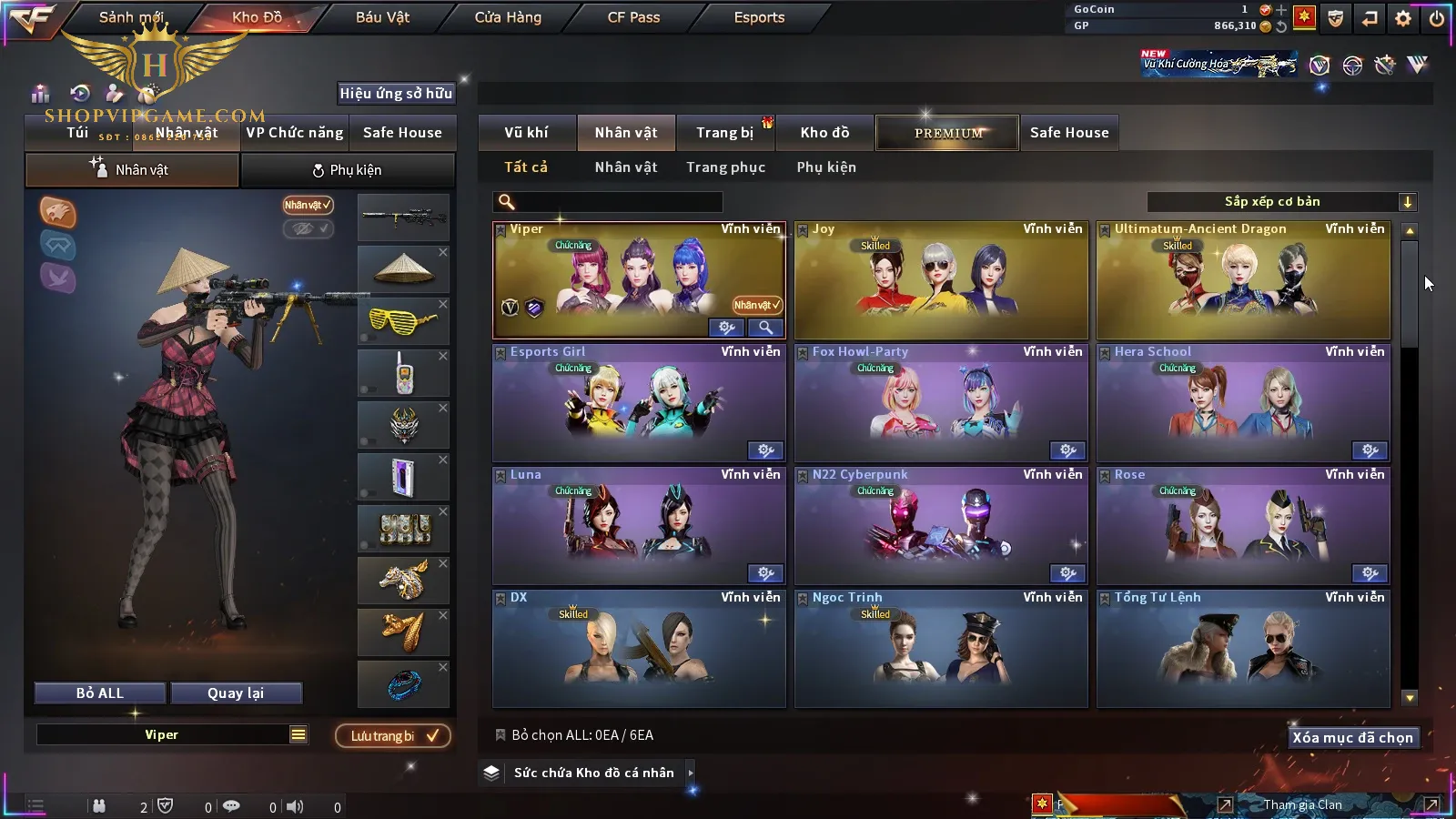The image size is (1456, 819).
Task: Open the Báu Vật menu
Action: (382, 17)
